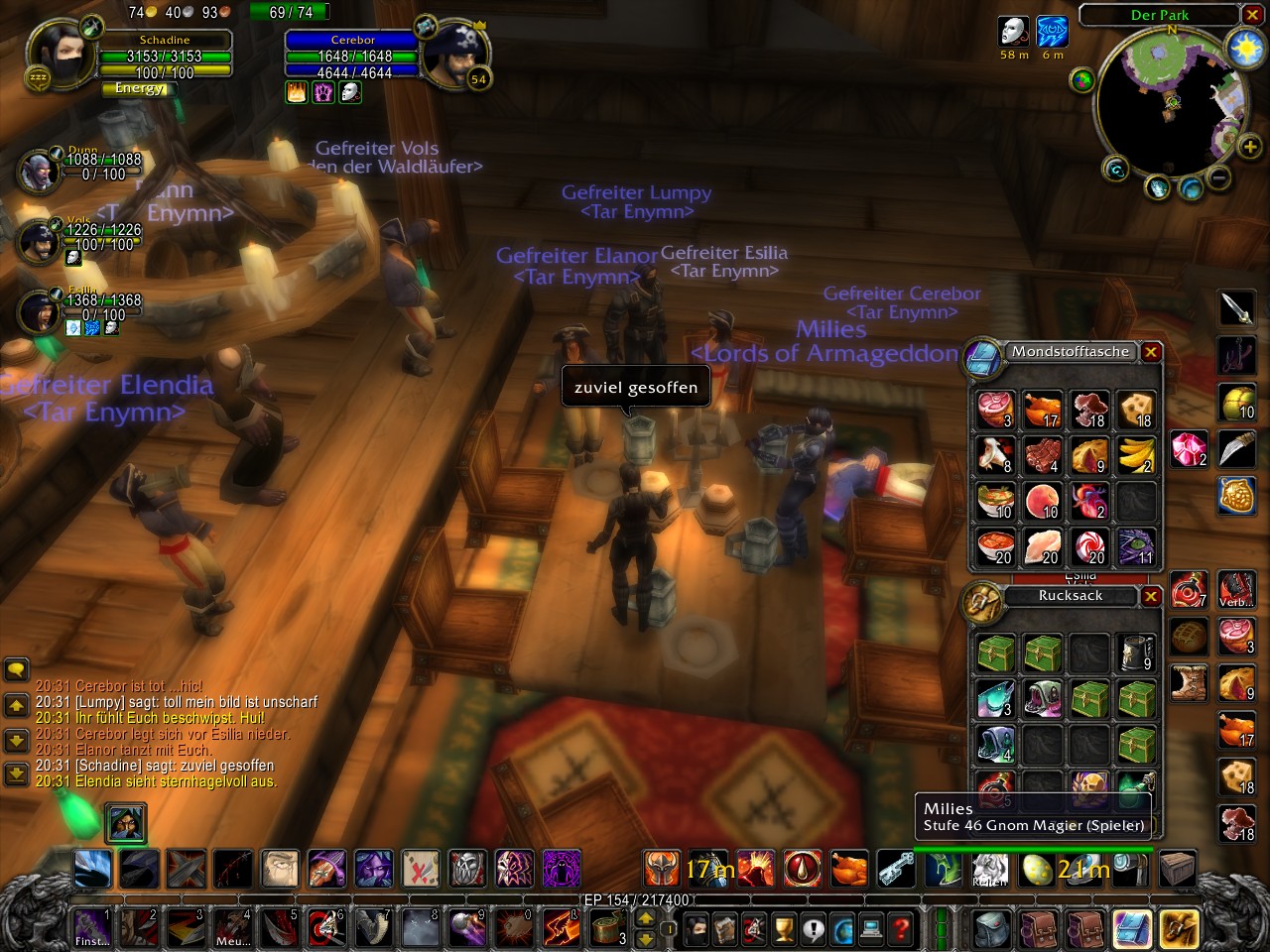Cancel the frost buff with 6 m remaining
The image size is (1270, 952).
(1052, 32)
